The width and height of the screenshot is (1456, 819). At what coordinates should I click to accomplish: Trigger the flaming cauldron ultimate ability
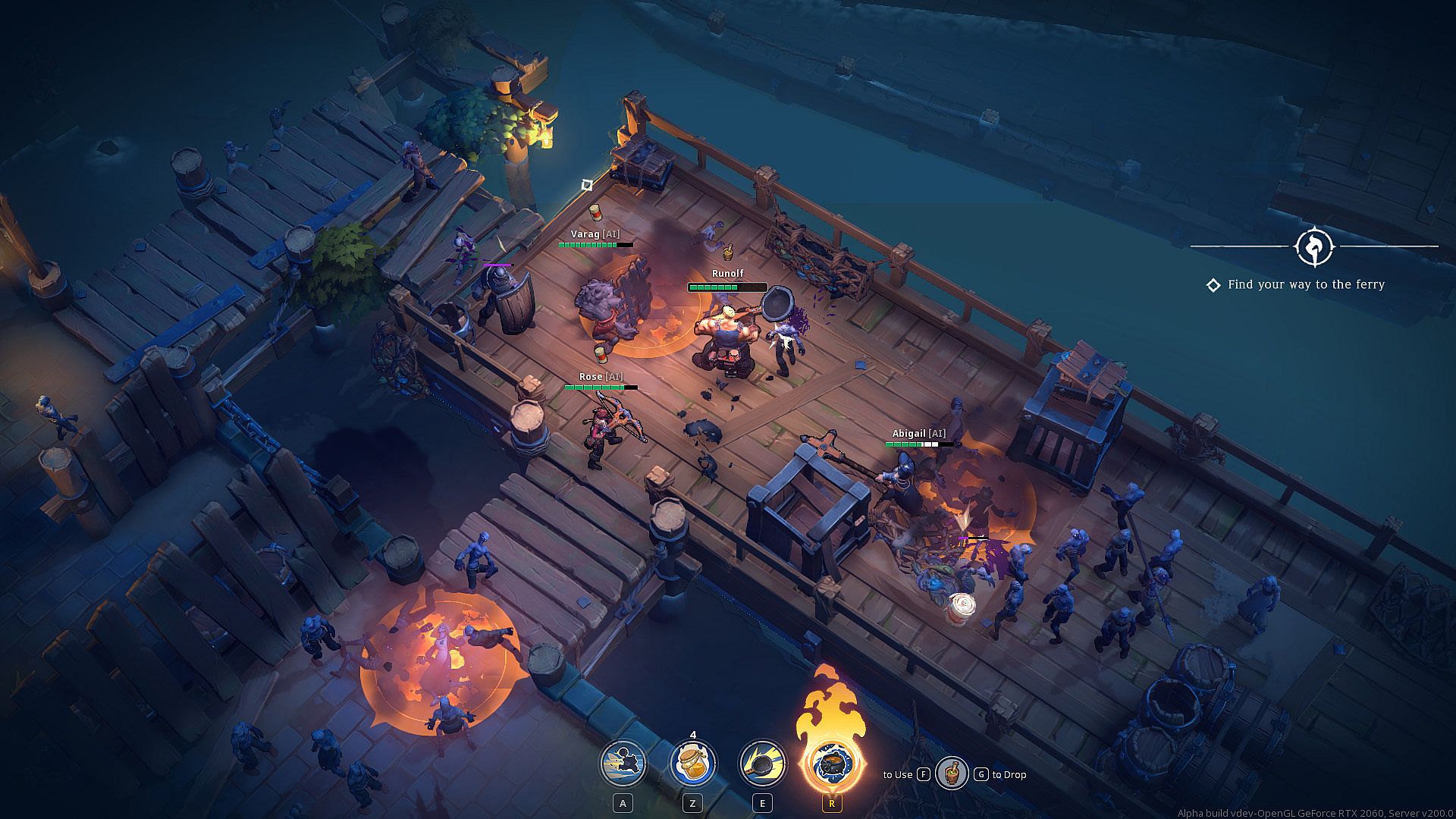[x=831, y=763]
